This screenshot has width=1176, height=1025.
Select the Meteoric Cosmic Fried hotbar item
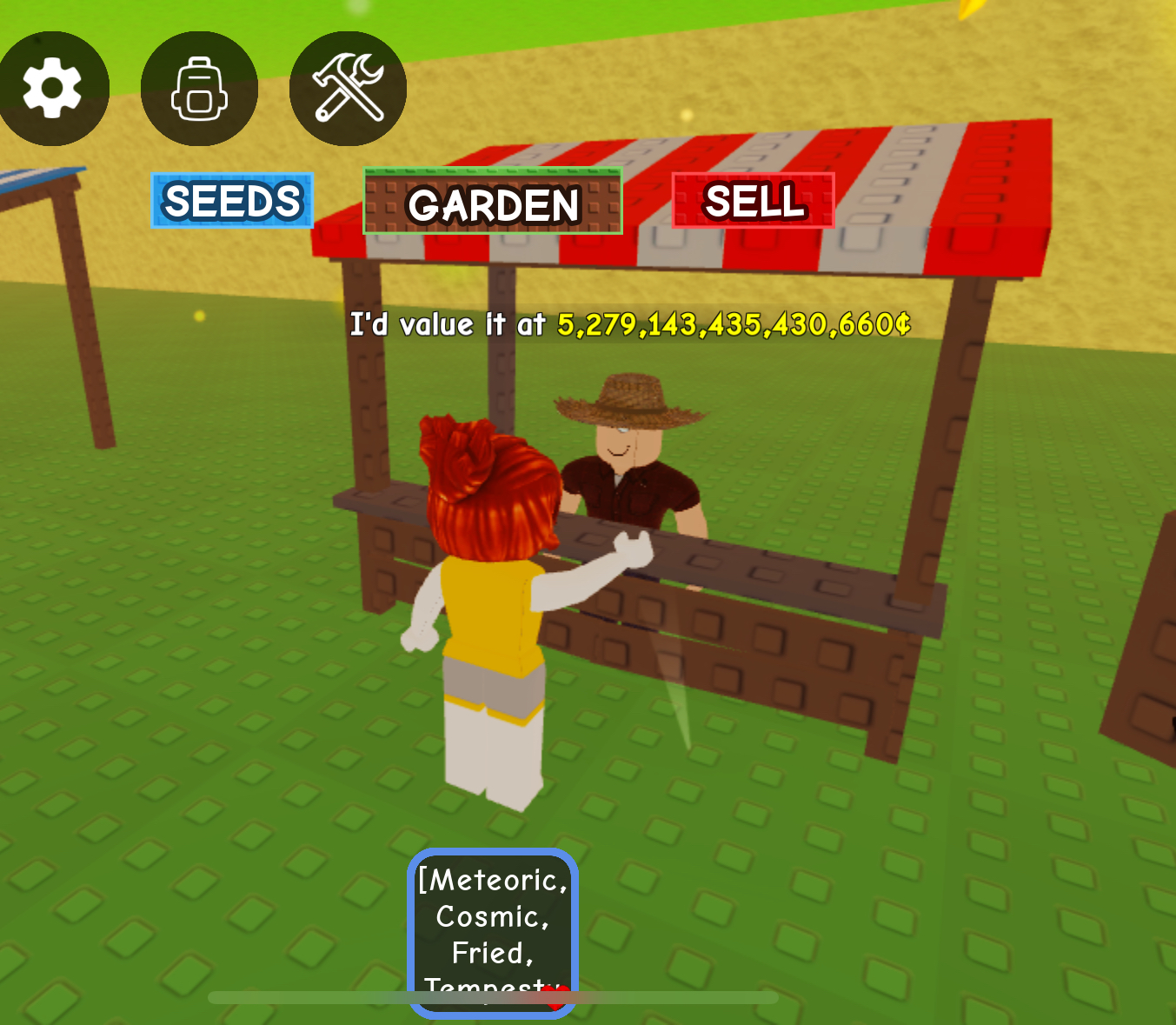click(x=493, y=932)
